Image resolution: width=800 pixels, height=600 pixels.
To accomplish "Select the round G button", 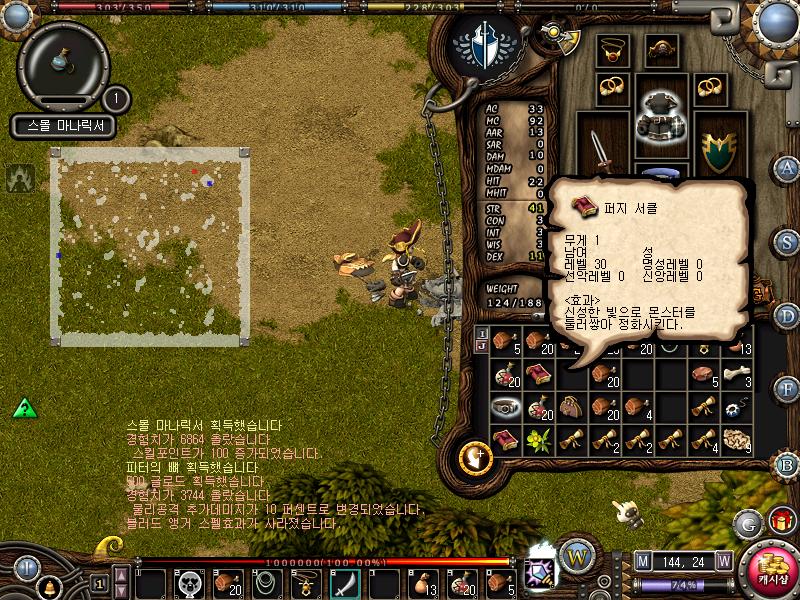I will point(747,522).
